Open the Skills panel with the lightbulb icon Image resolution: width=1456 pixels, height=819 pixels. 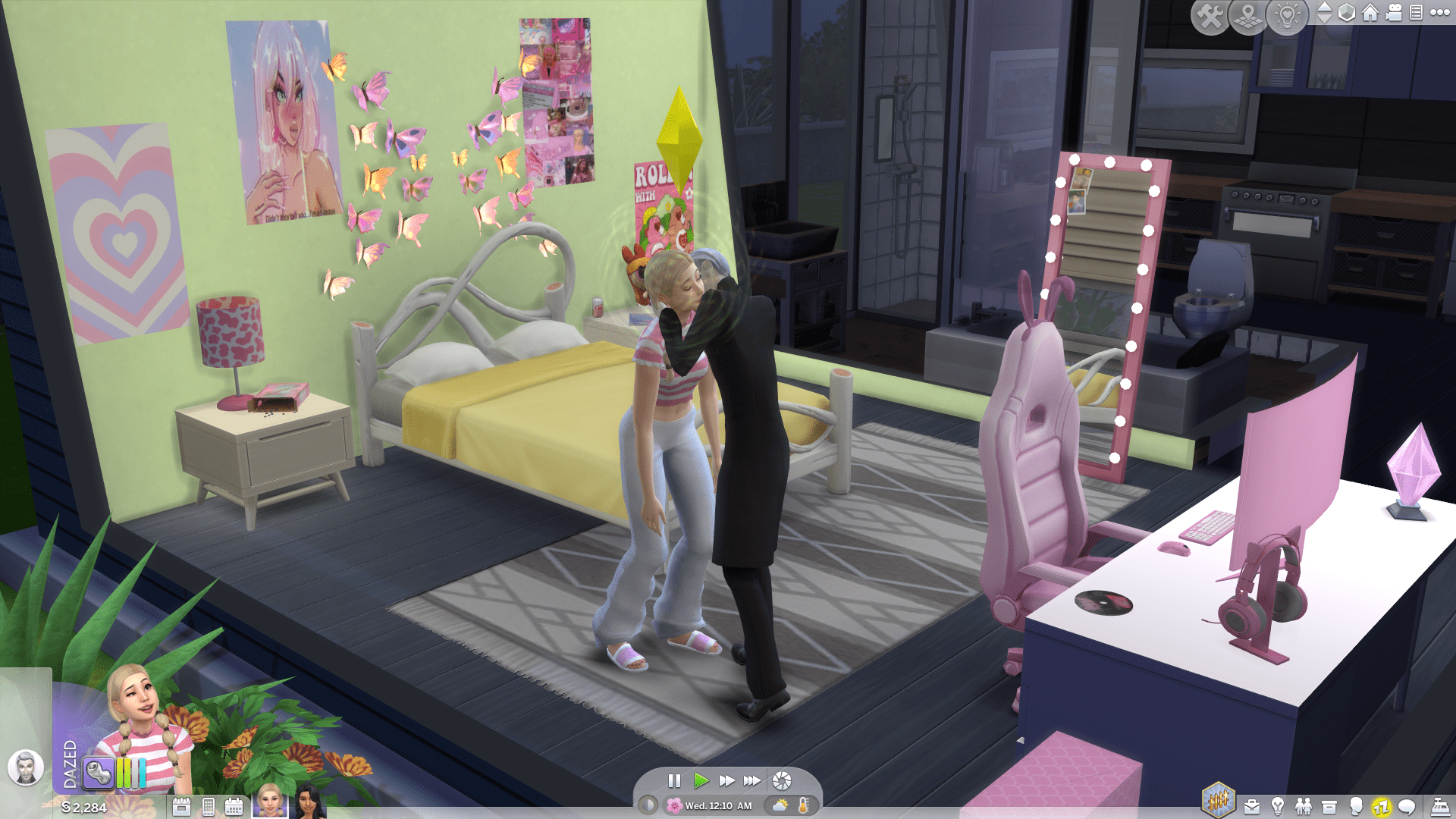tap(1277, 806)
